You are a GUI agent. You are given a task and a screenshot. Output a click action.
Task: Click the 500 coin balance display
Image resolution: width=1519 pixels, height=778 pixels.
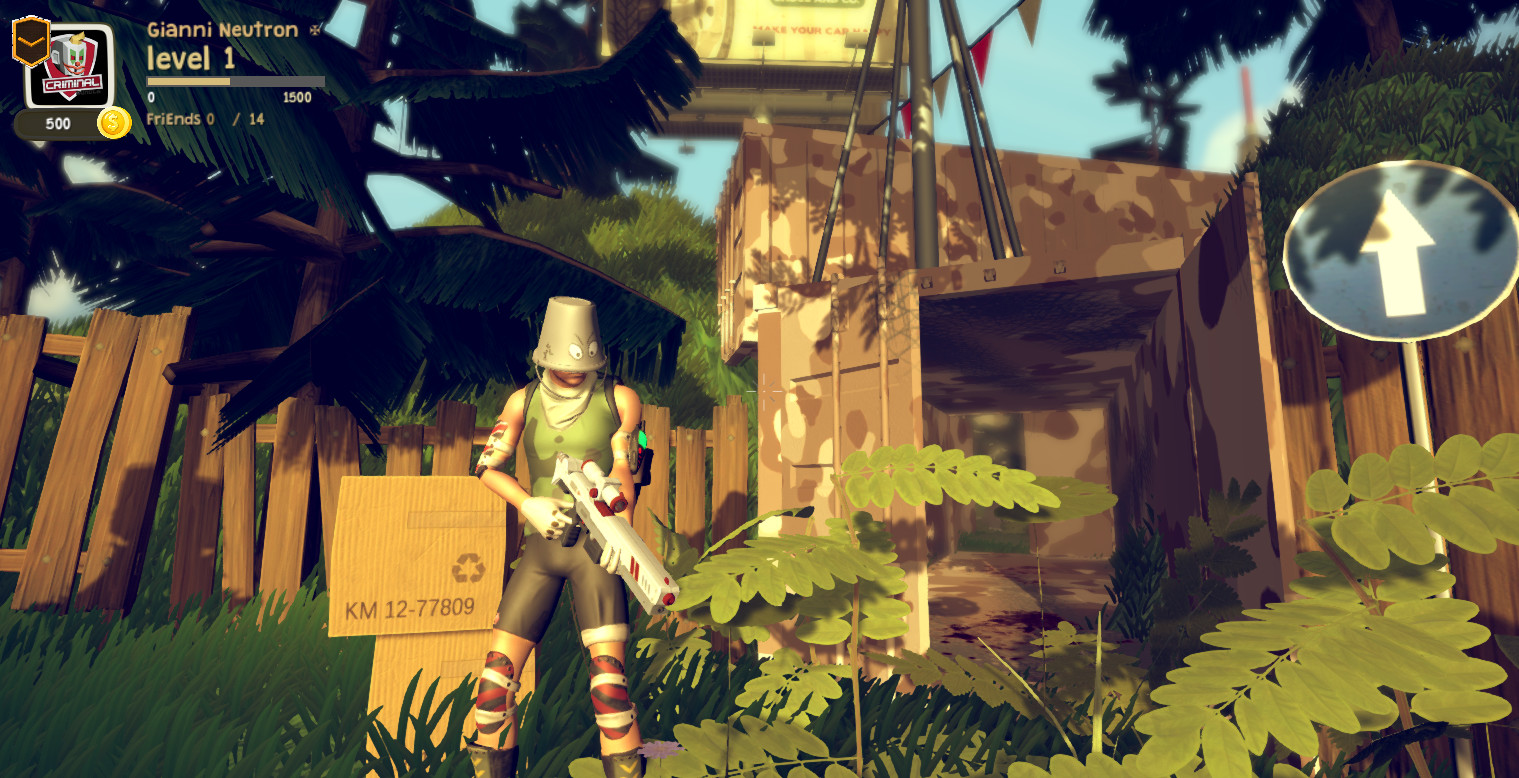pyautogui.click(x=58, y=123)
